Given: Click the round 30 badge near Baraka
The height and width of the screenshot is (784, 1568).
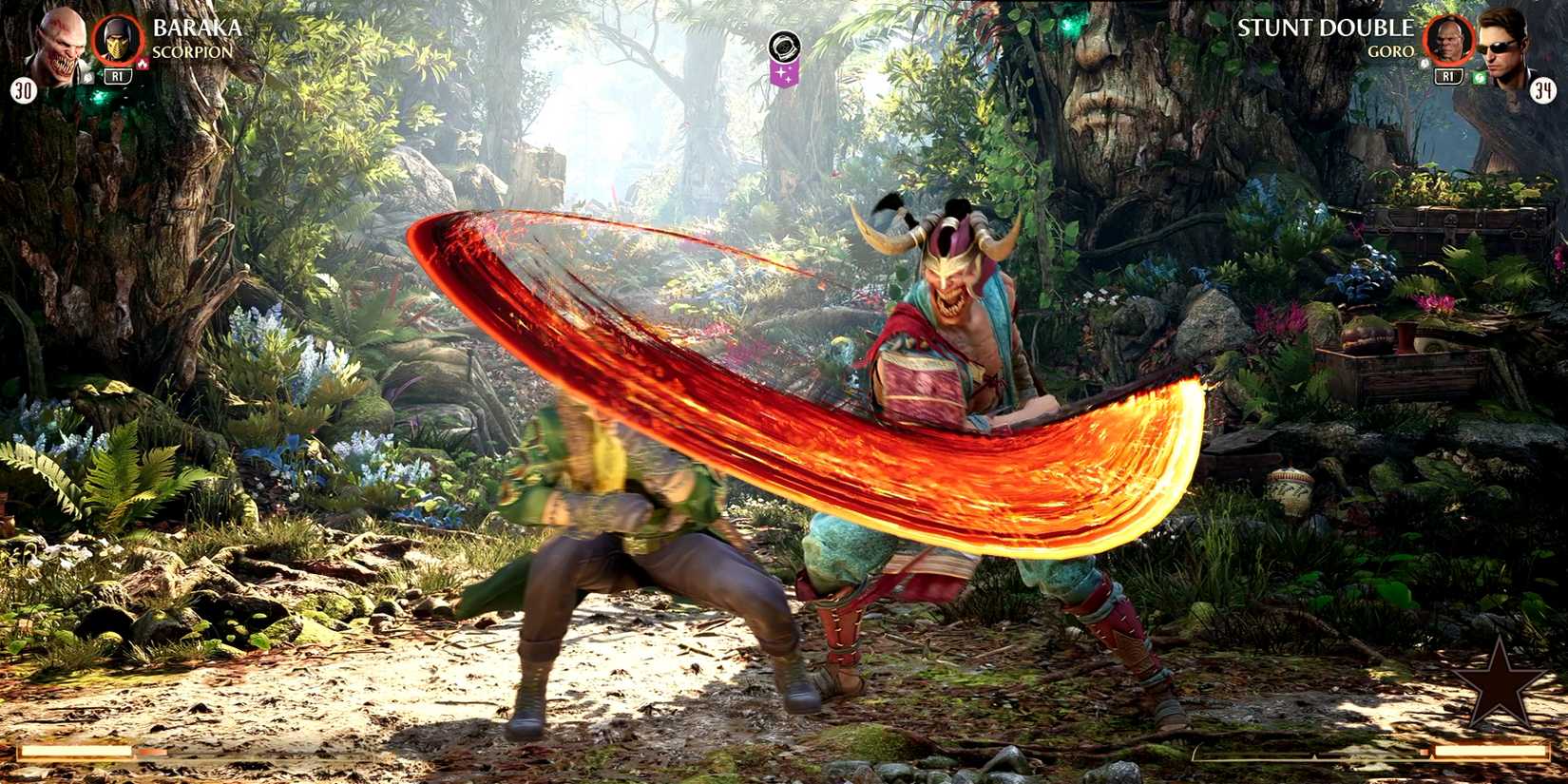Looking at the screenshot, I should pos(23,88).
